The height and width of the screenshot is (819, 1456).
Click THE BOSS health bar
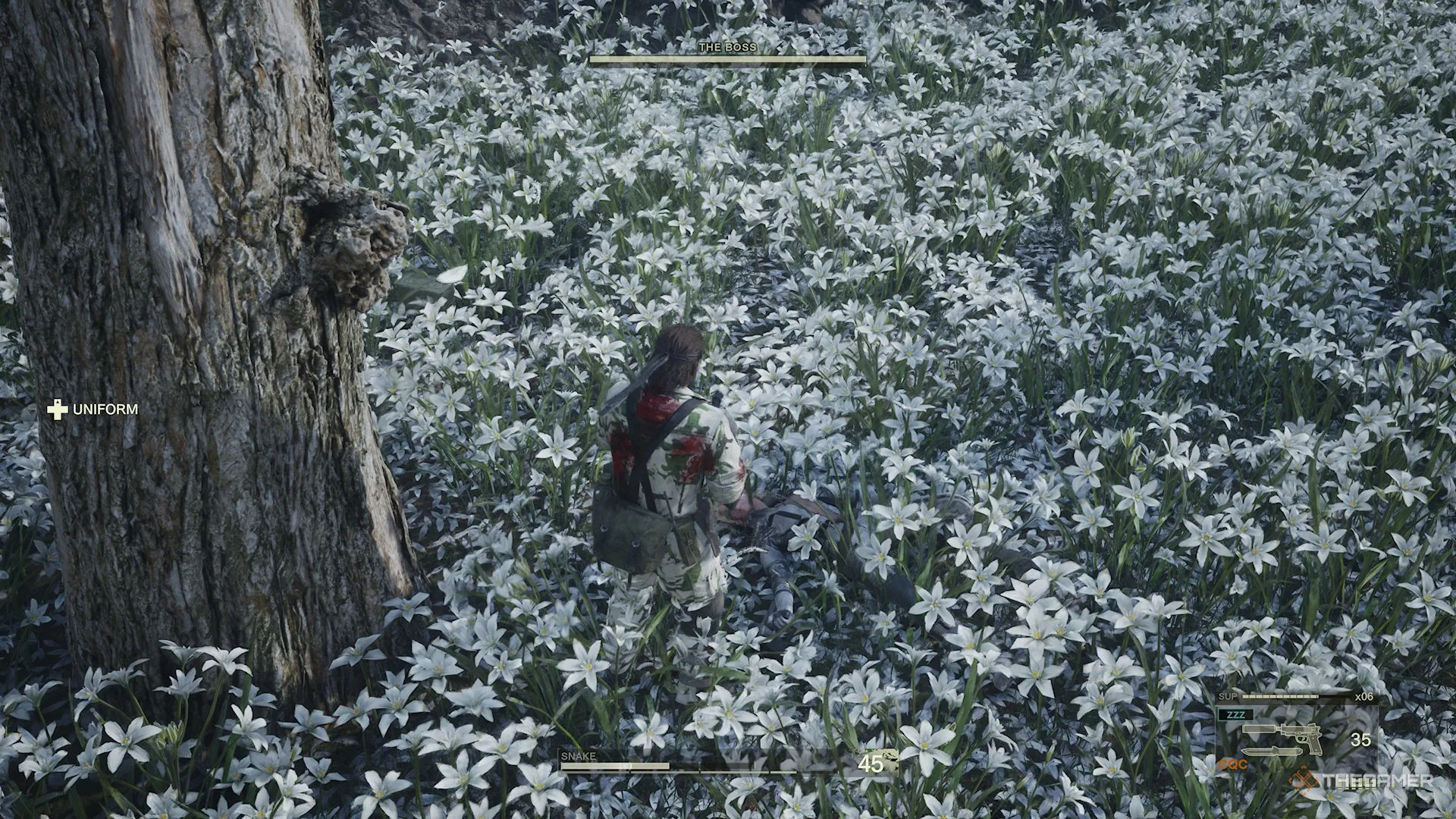click(728, 60)
